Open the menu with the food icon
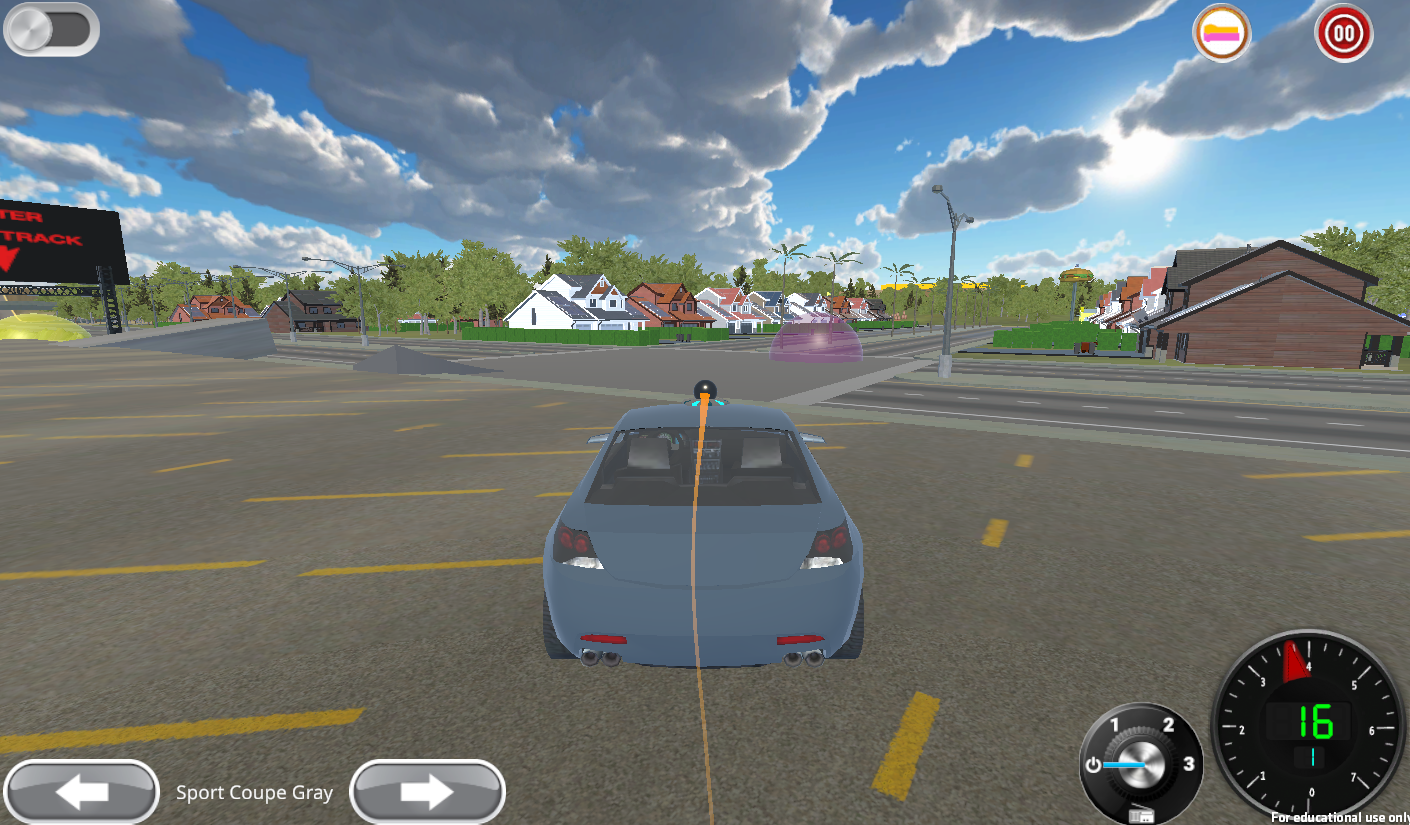This screenshot has width=1410, height=825. (x=1221, y=33)
